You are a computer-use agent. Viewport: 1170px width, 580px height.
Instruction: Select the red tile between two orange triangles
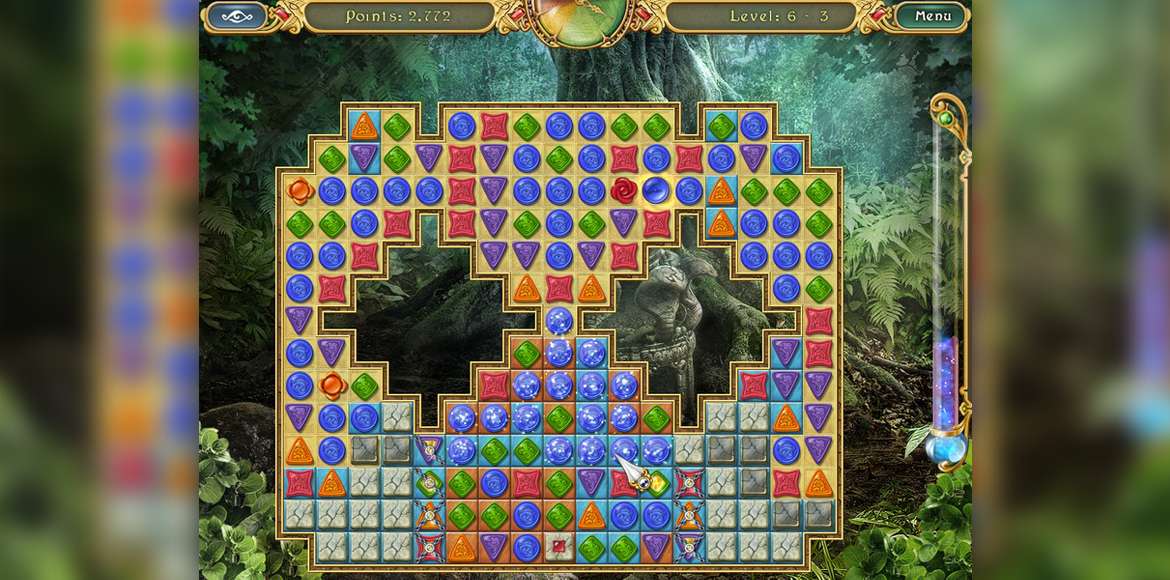pyautogui.click(x=559, y=289)
